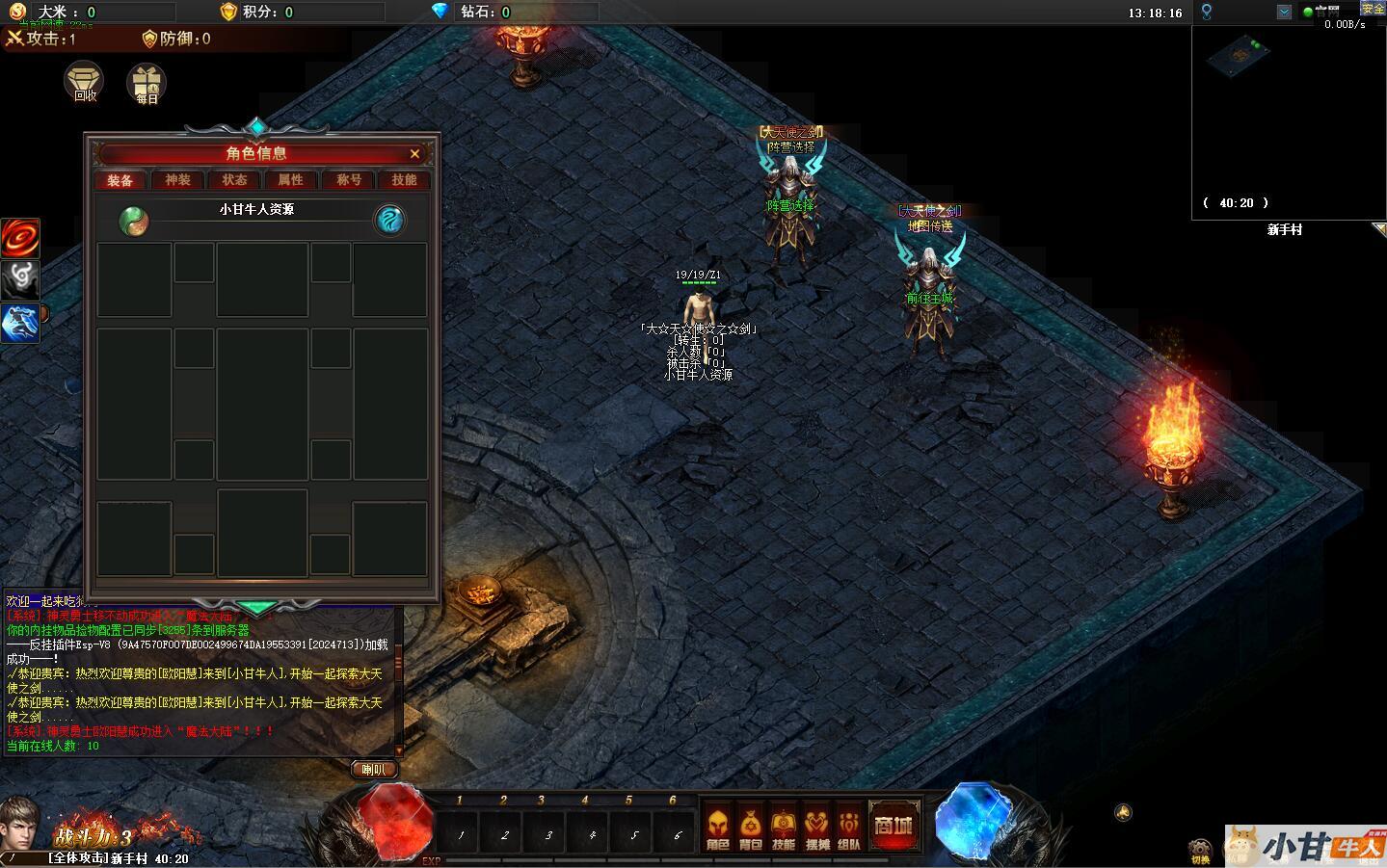
Task: Click the 喇叭 speaker button under chat
Action: pos(373,769)
